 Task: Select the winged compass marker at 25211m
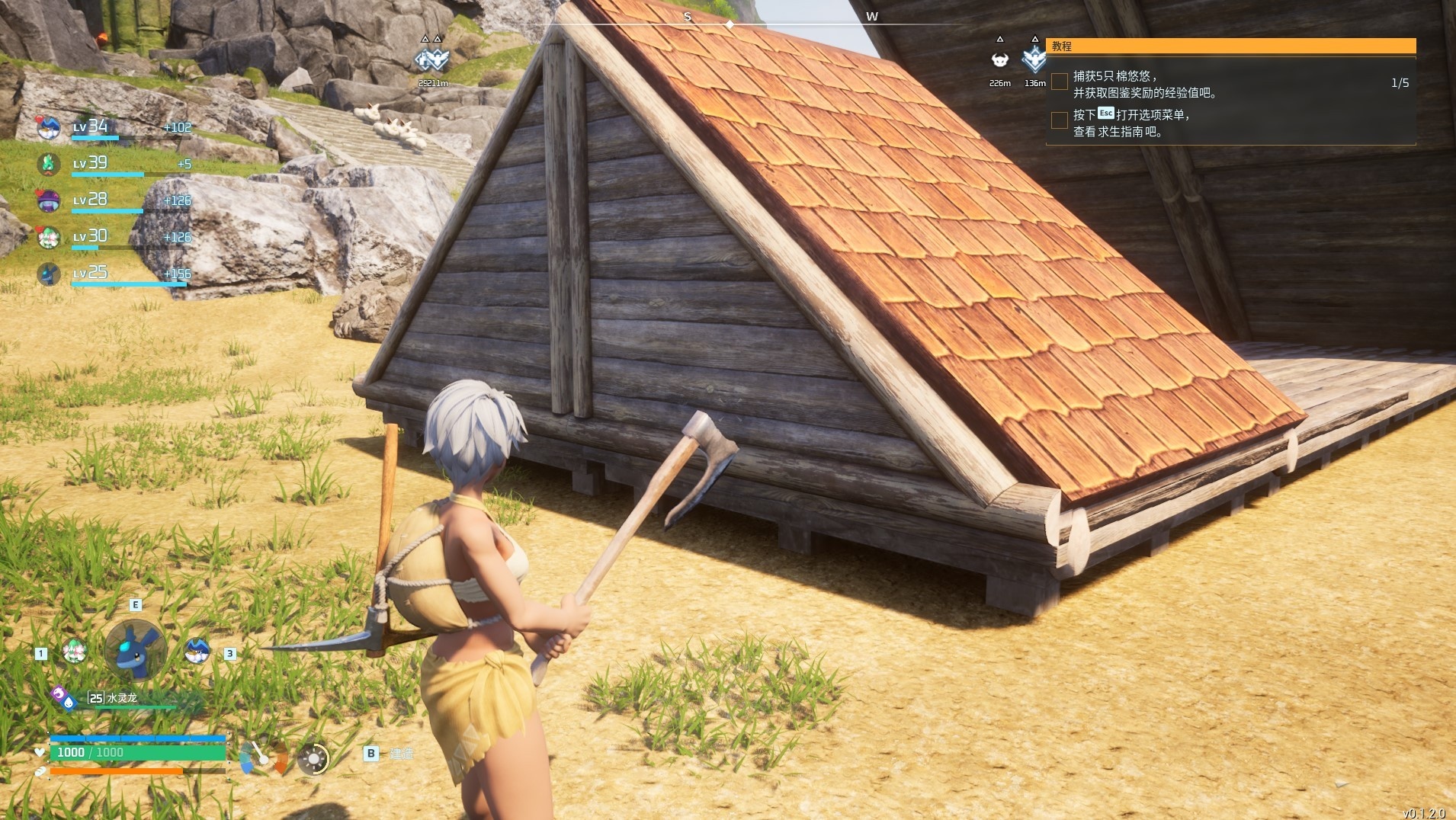pos(431,59)
